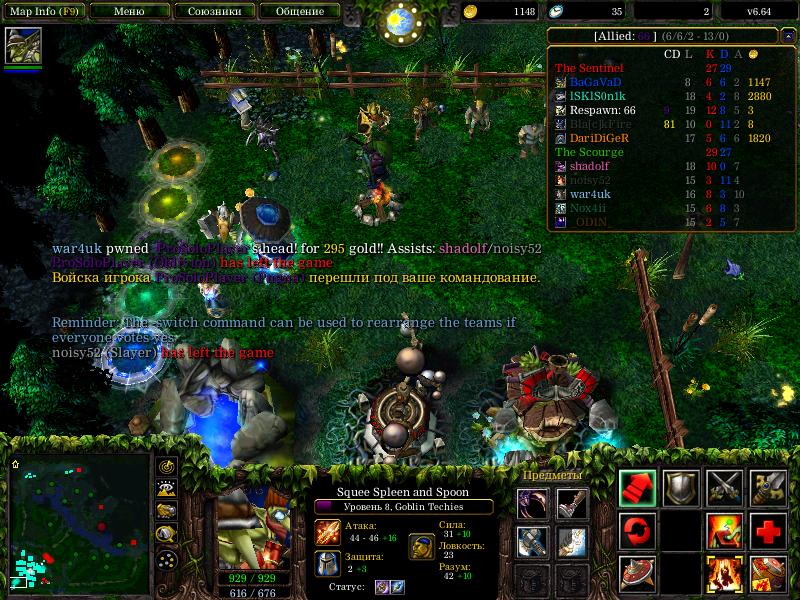The height and width of the screenshot is (600, 800).
Task: Open the red cross hero abilities menu
Action: pyautogui.click(x=768, y=530)
